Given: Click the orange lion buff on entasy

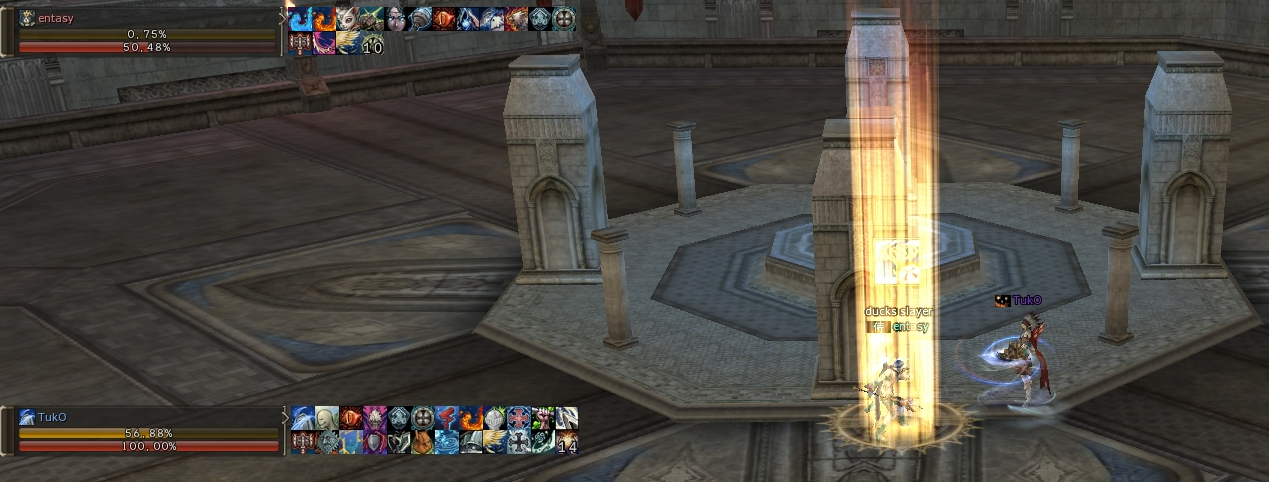Looking at the screenshot, I should (x=516, y=19).
